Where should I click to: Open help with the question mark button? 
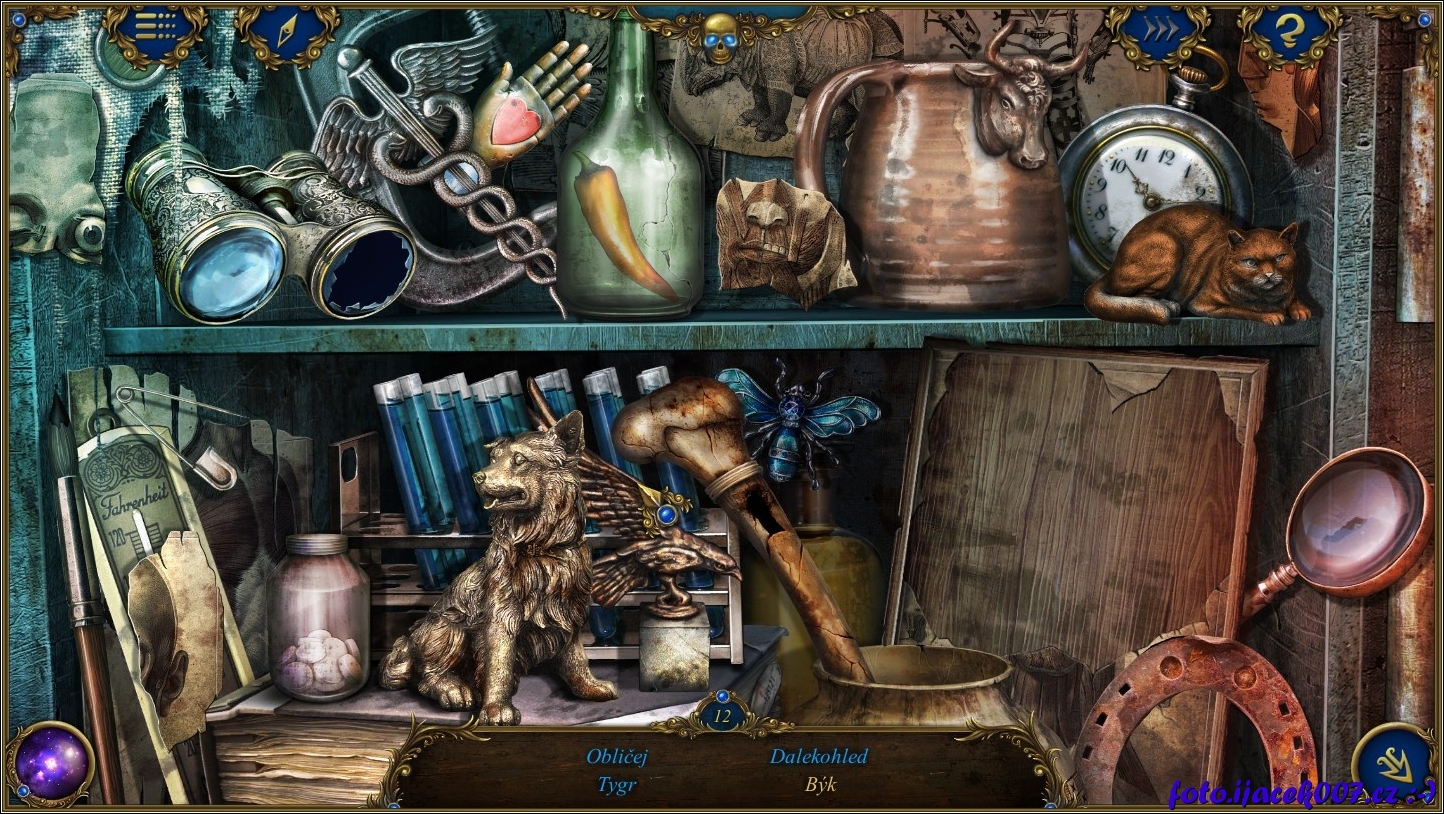1290,34
